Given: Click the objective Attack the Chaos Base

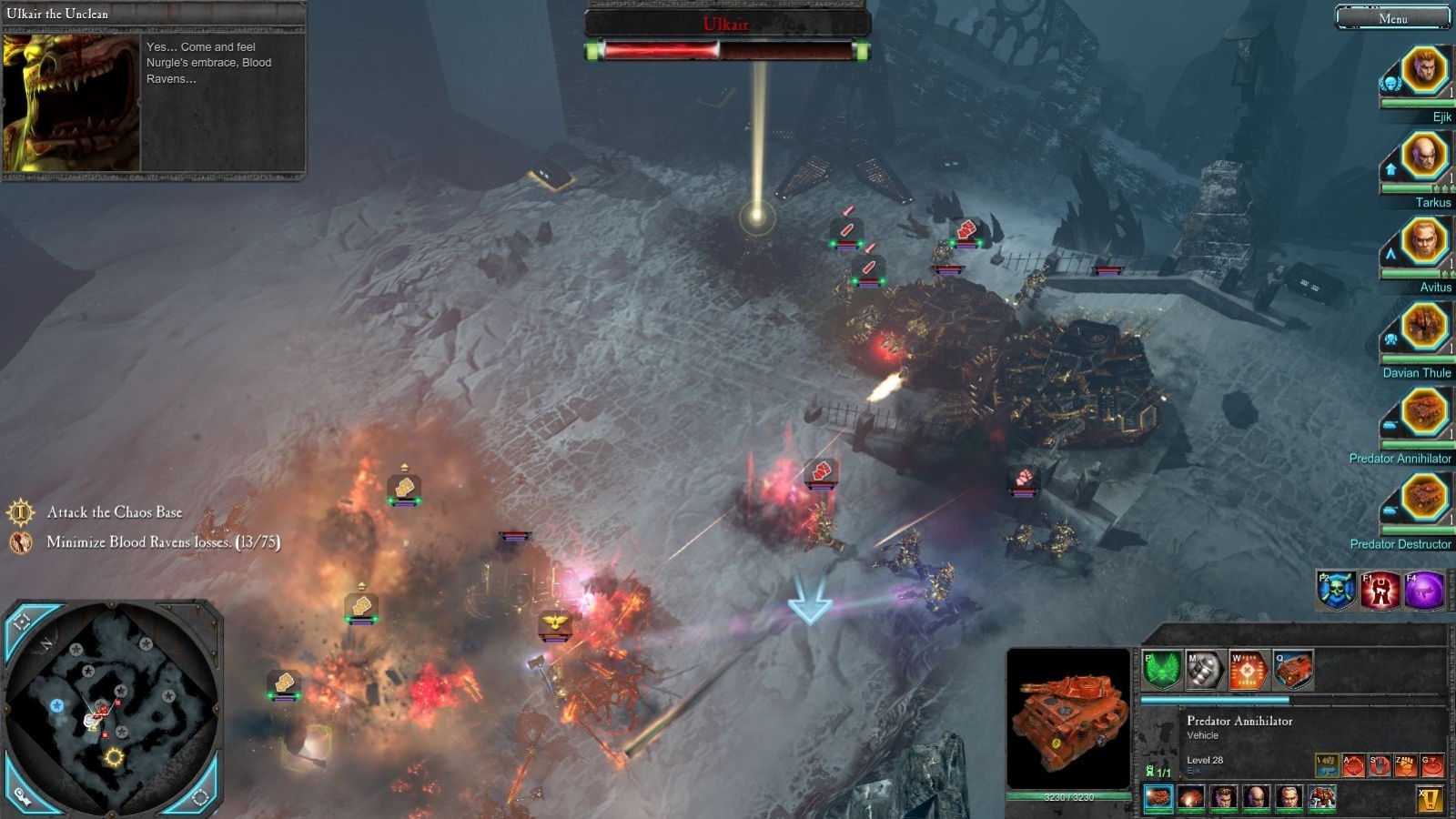Looking at the screenshot, I should point(115,512).
